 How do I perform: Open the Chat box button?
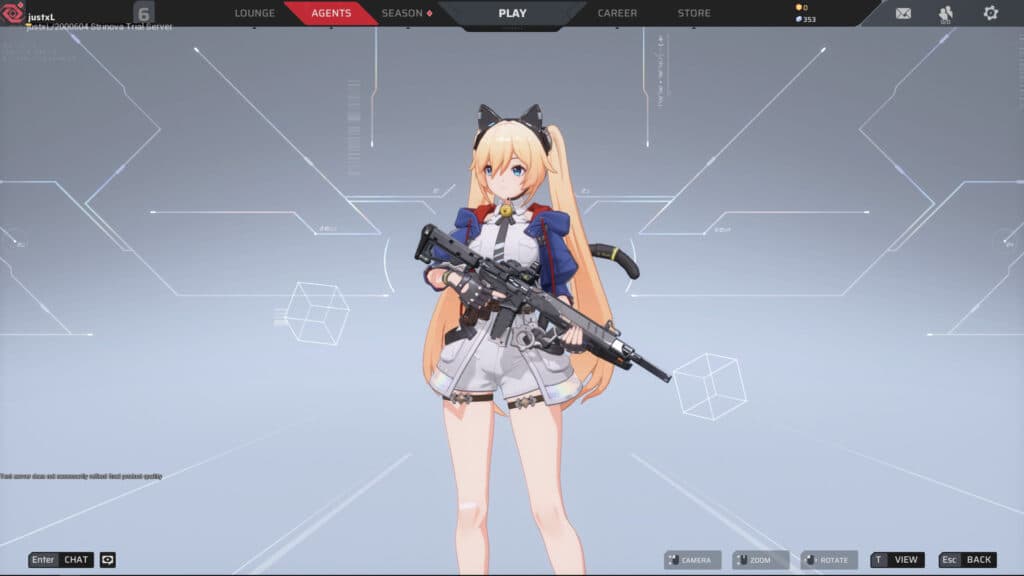(62, 560)
